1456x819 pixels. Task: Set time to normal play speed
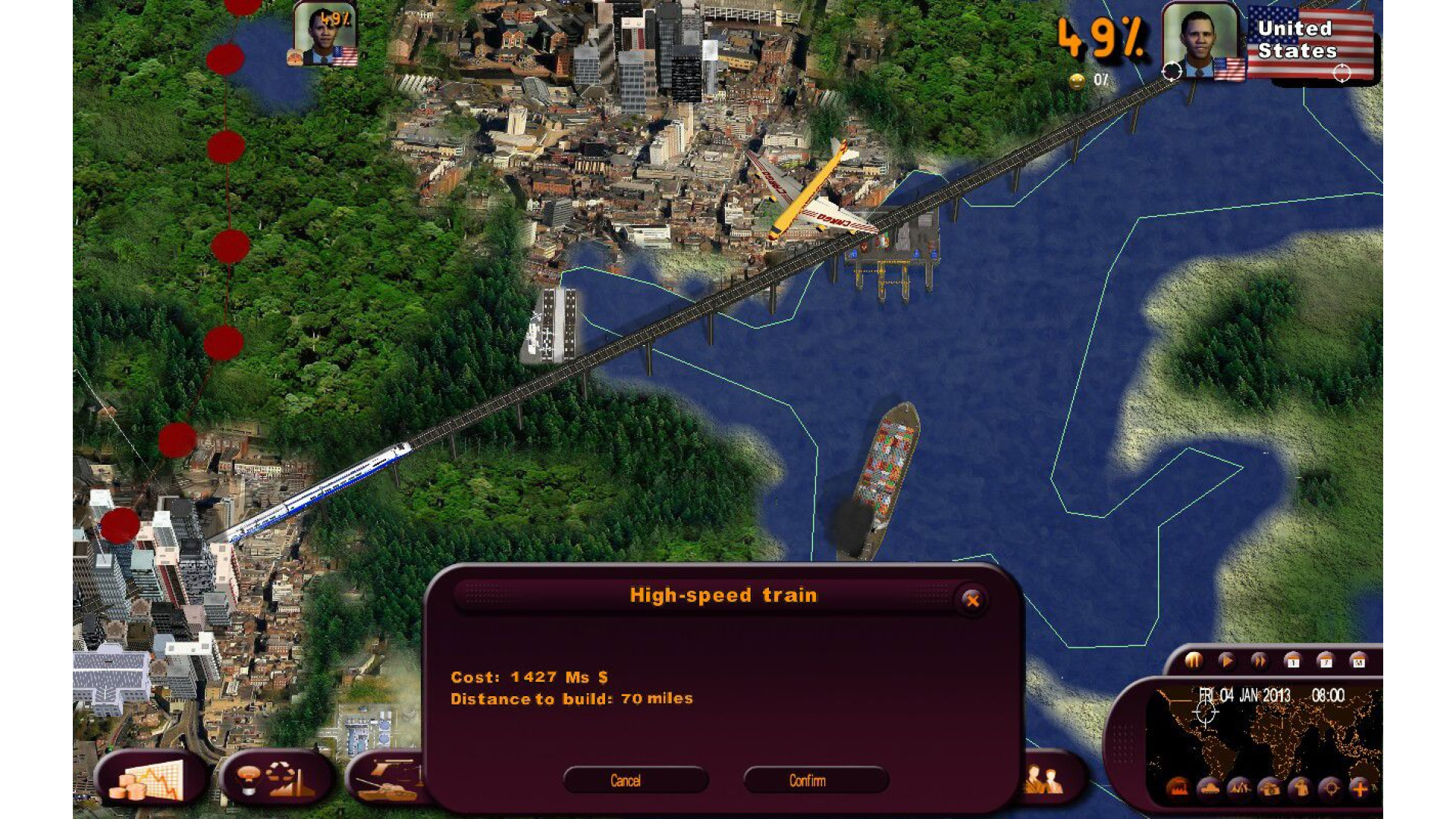(1225, 661)
